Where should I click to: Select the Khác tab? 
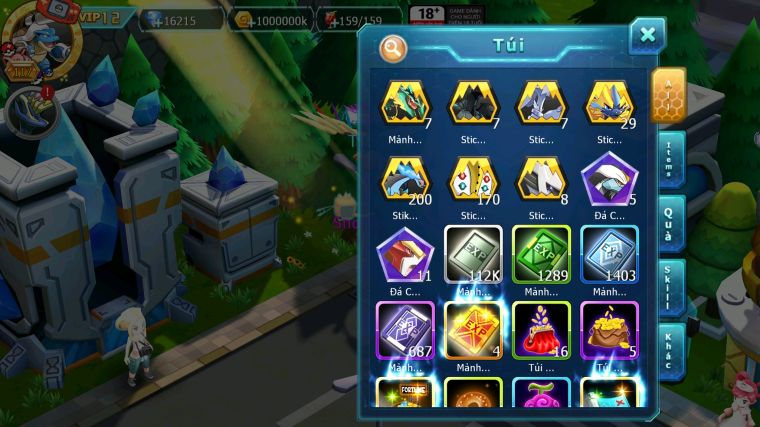(669, 350)
